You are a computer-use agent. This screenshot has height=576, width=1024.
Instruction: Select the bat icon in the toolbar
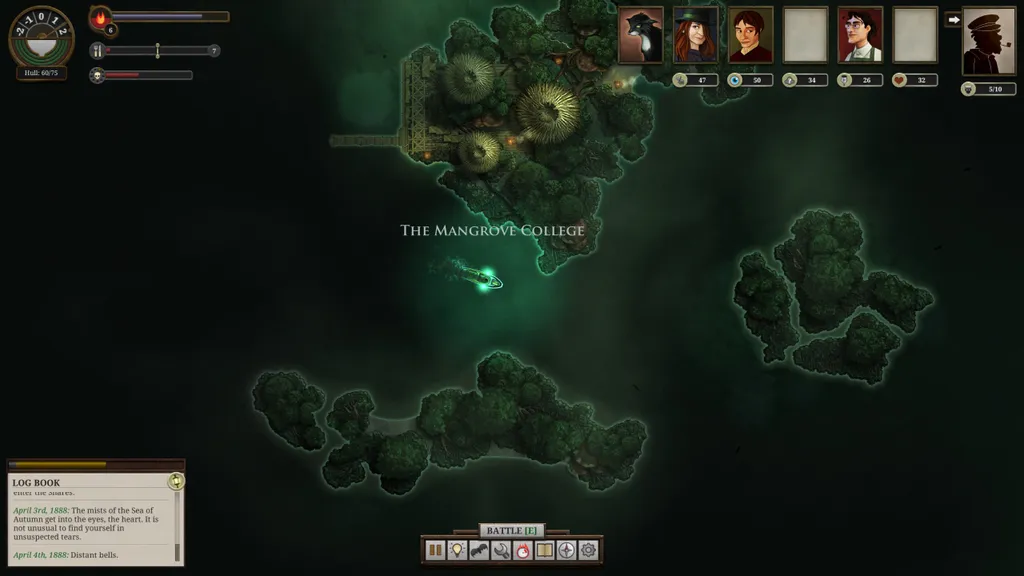coord(479,550)
